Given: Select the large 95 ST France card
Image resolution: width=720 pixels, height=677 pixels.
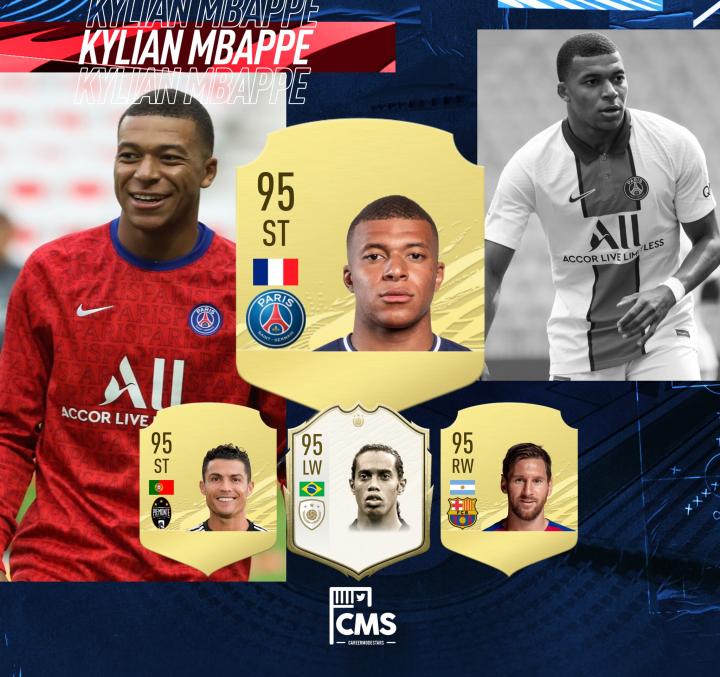Looking at the screenshot, I should [360, 260].
